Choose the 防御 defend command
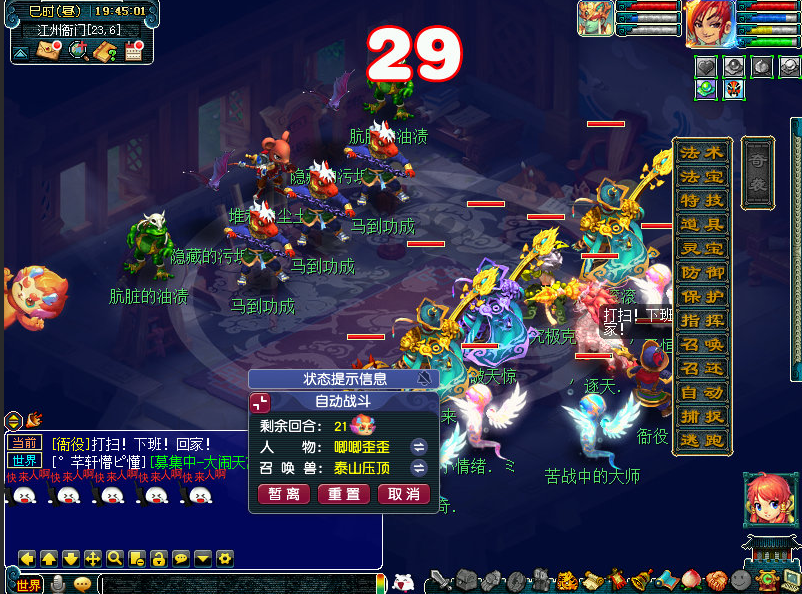The width and height of the screenshot is (802, 594). 701,273
